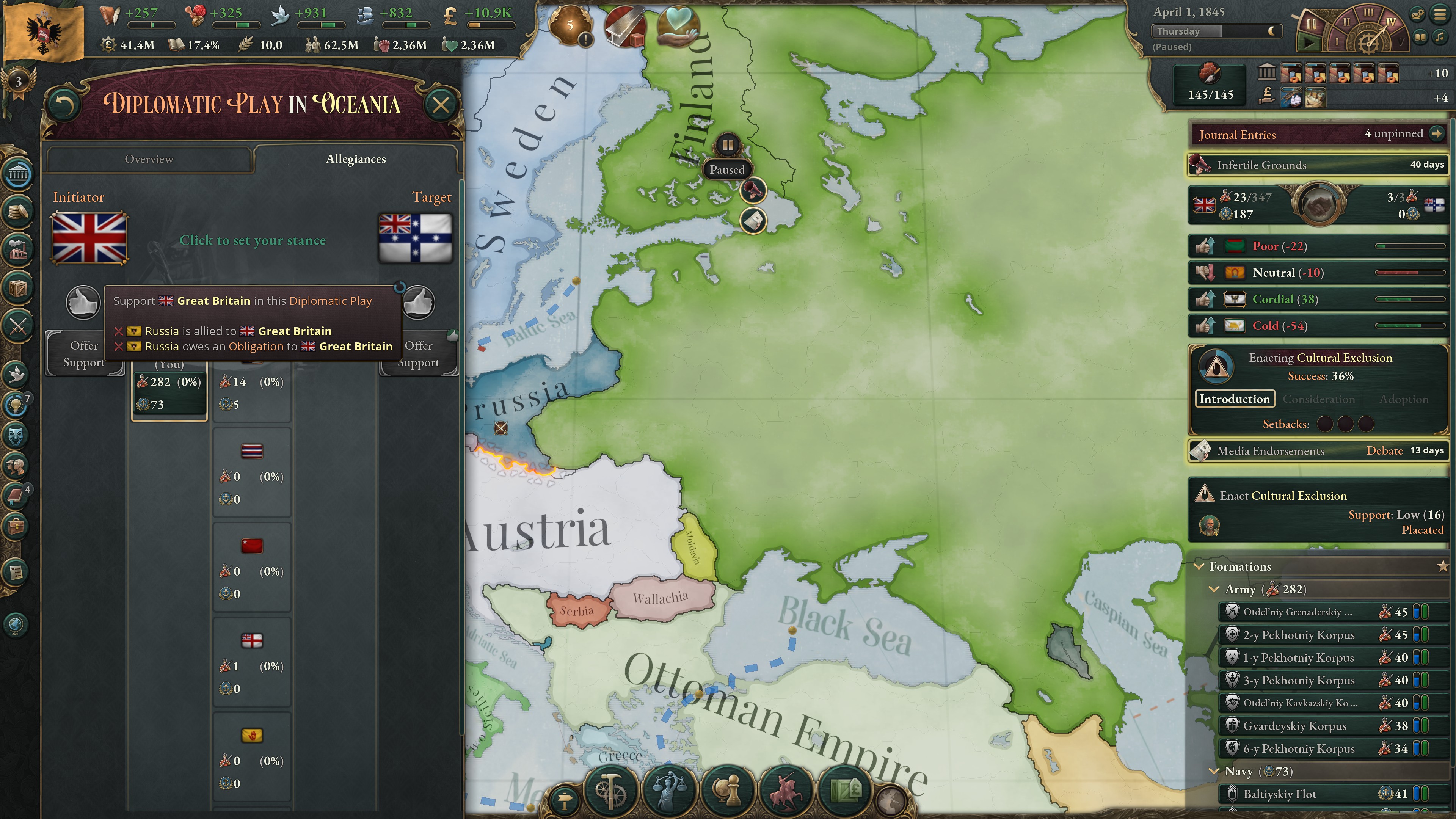Toggle the night mode moon icon near Thursday
The image size is (1456, 819).
point(1272,31)
